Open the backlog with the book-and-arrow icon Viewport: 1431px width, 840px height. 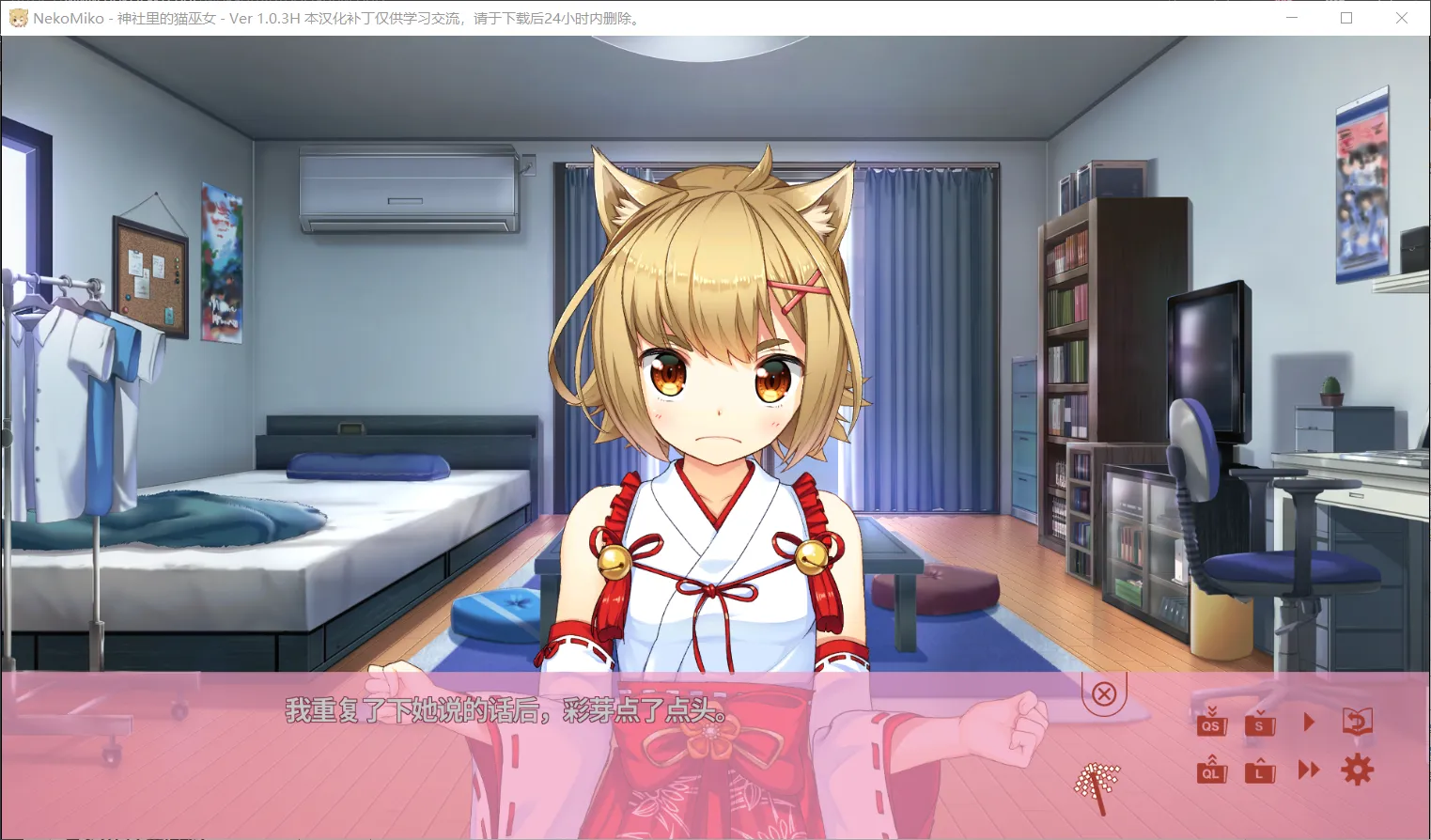[x=1359, y=722]
